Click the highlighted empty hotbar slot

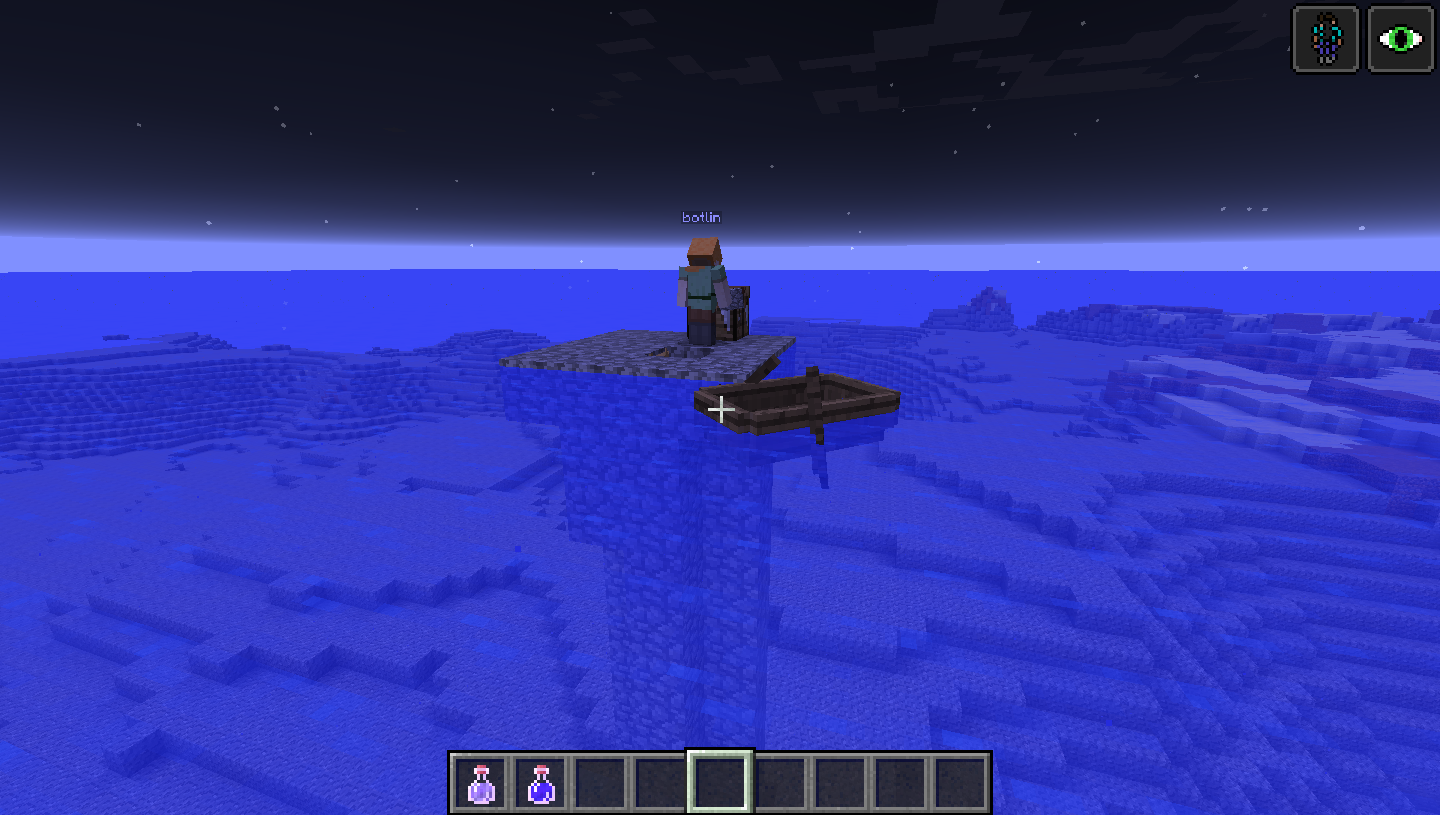coord(720,782)
